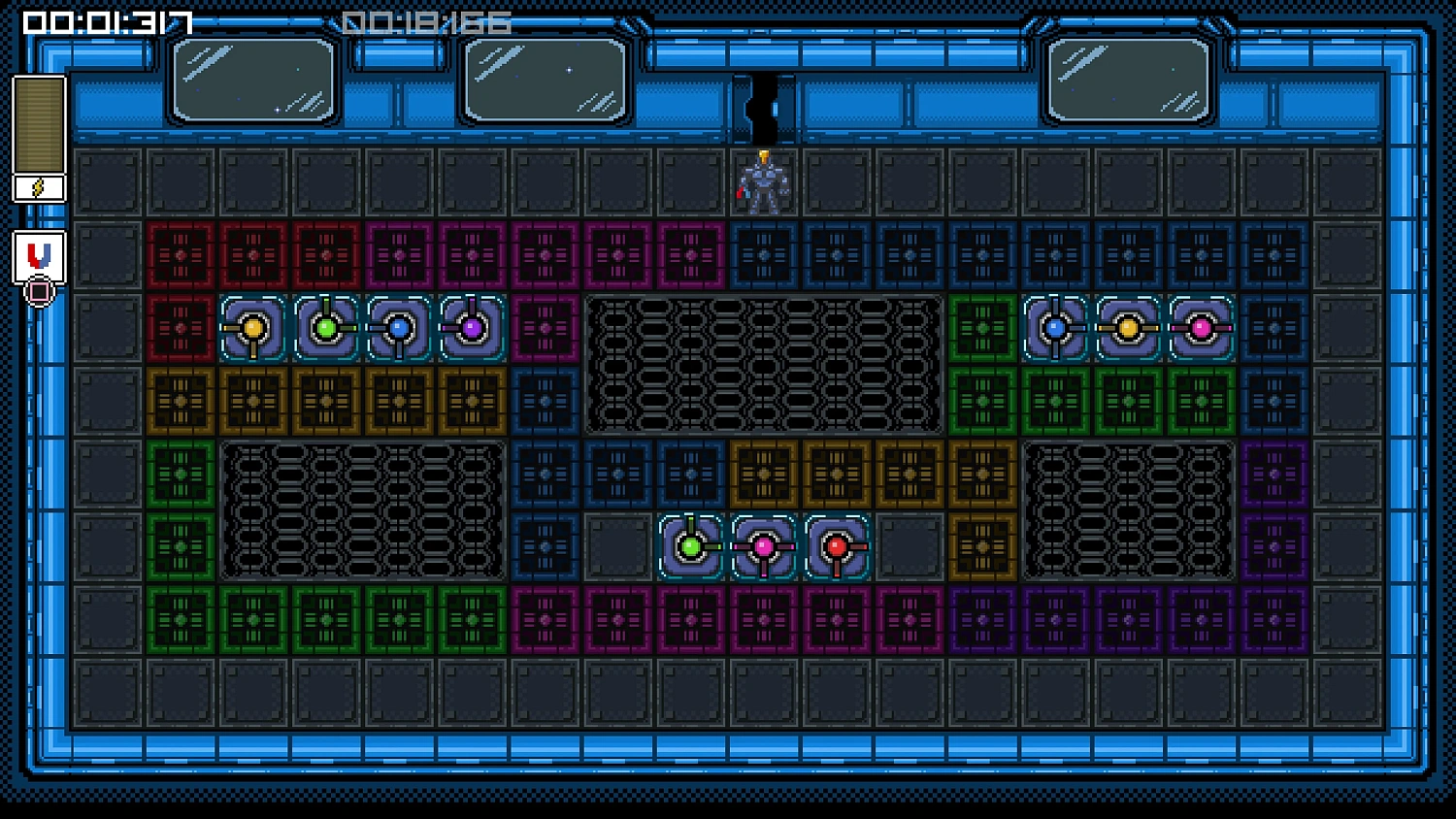This screenshot has width=1456, height=819.
Task: Click the blue orb switch in the top-right group
Action: tap(1054, 328)
